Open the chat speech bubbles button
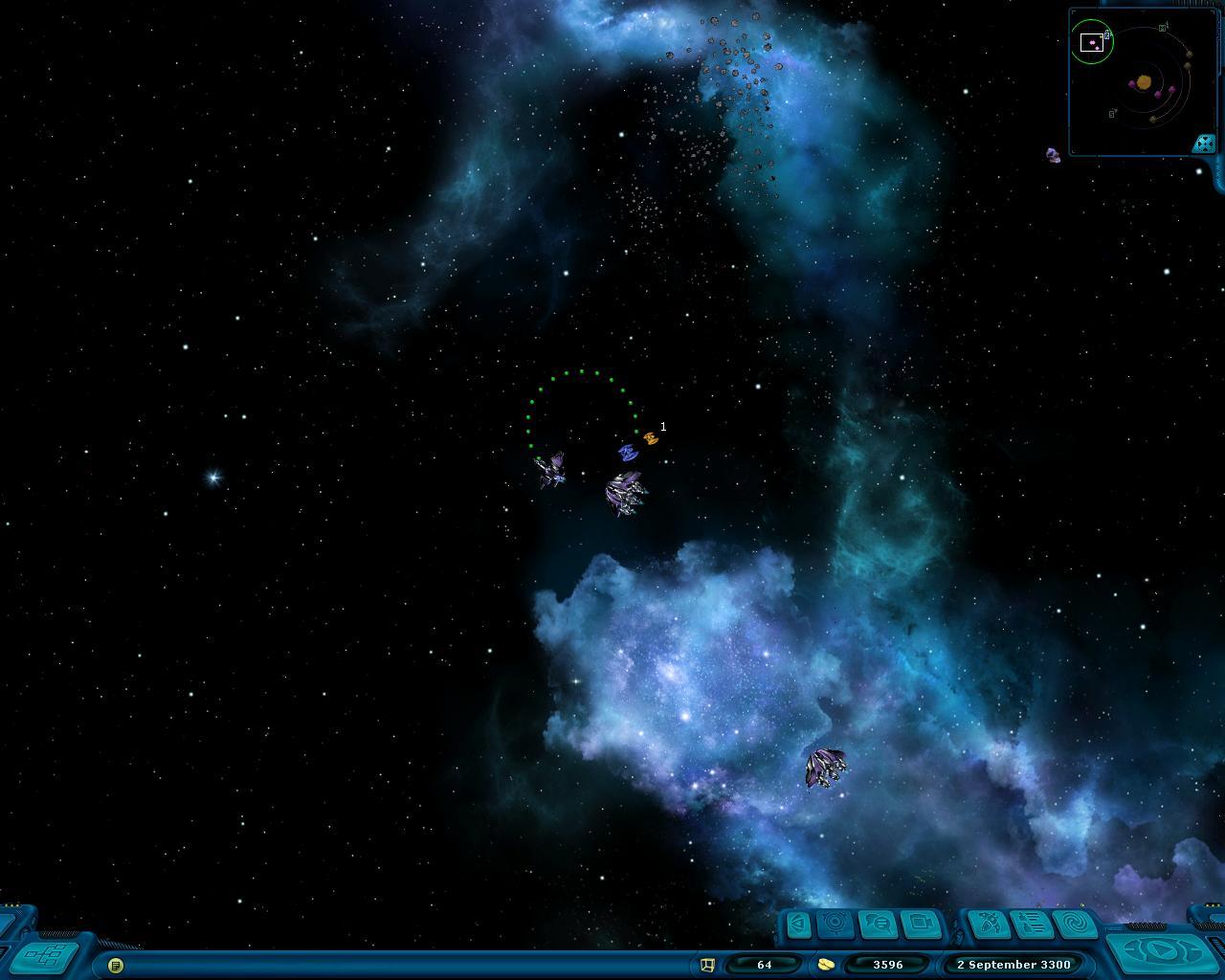1225x980 pixels. point(879,924)
